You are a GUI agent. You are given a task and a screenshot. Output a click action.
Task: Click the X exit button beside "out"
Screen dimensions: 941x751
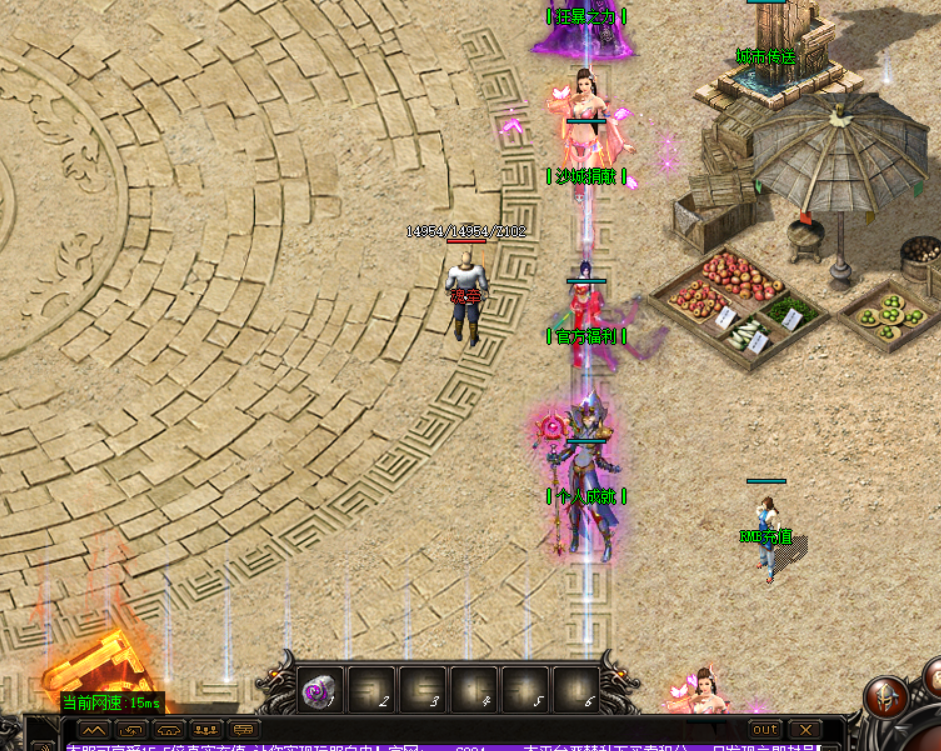coord(805,730)
